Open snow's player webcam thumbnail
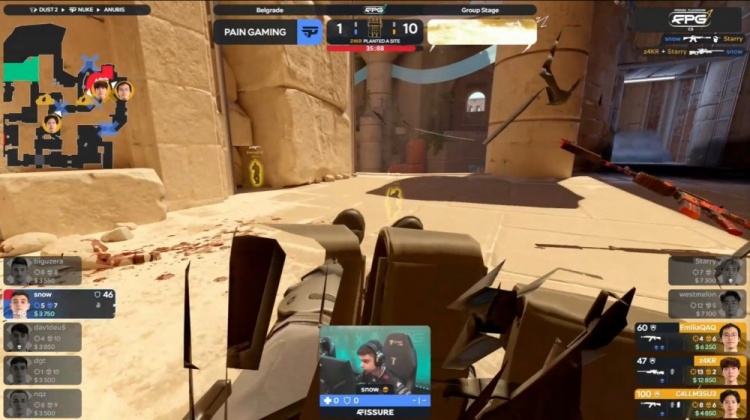The image size is (750, 420). (375, 360)
